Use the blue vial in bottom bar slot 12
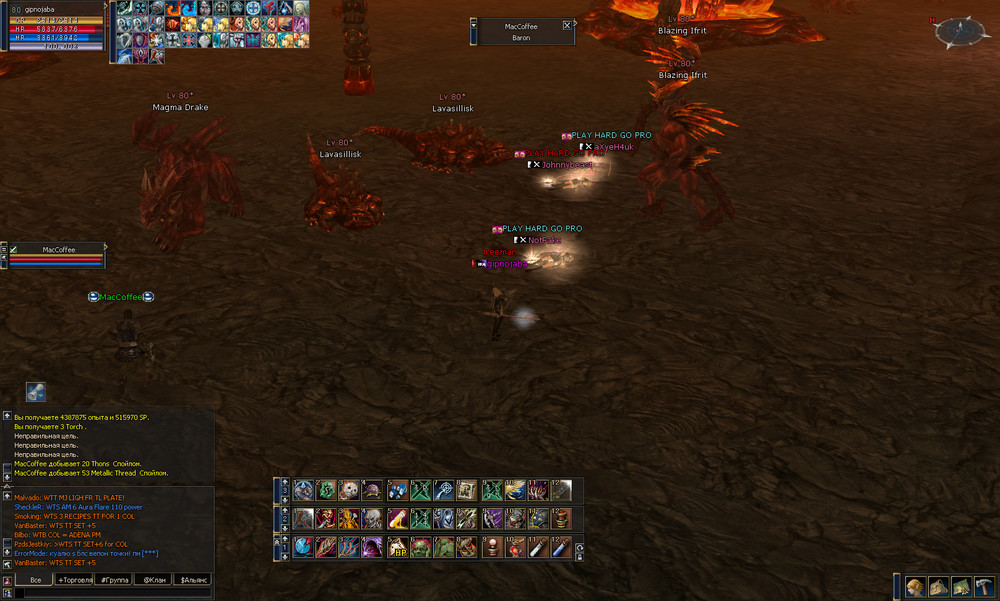This screenshot has height=601, width=1000. pos(561,547)
